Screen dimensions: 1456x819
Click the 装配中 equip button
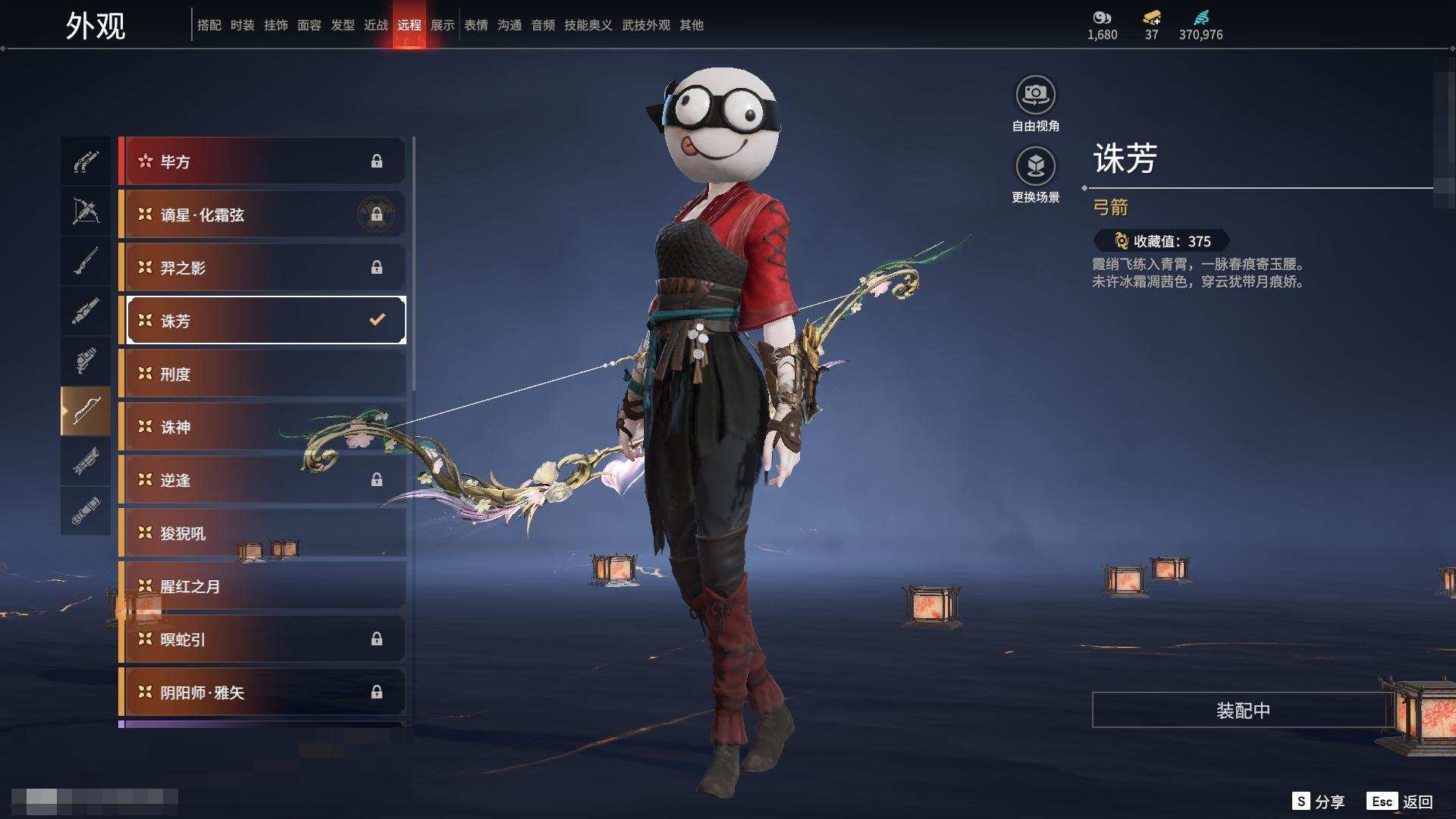point(1242,711)
